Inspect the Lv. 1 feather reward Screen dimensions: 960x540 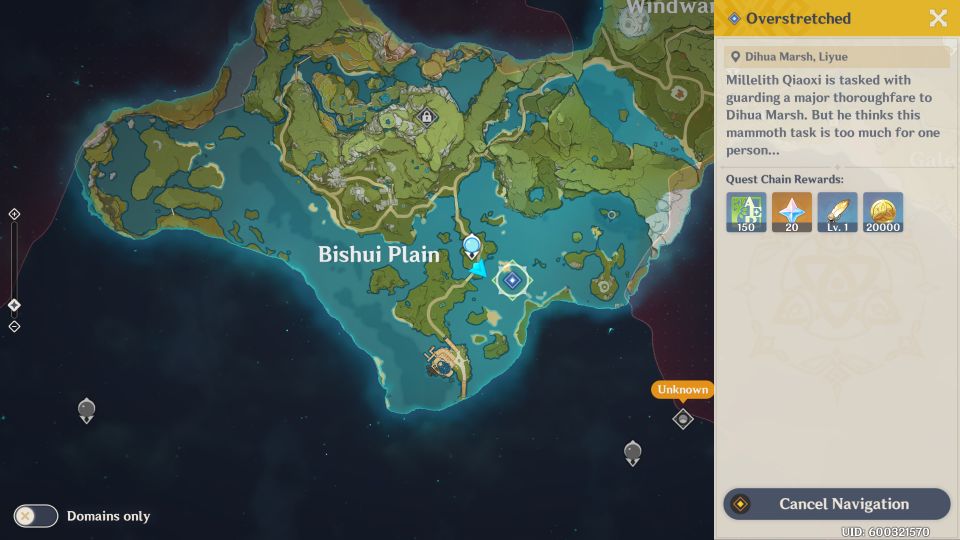pos(837,212)
